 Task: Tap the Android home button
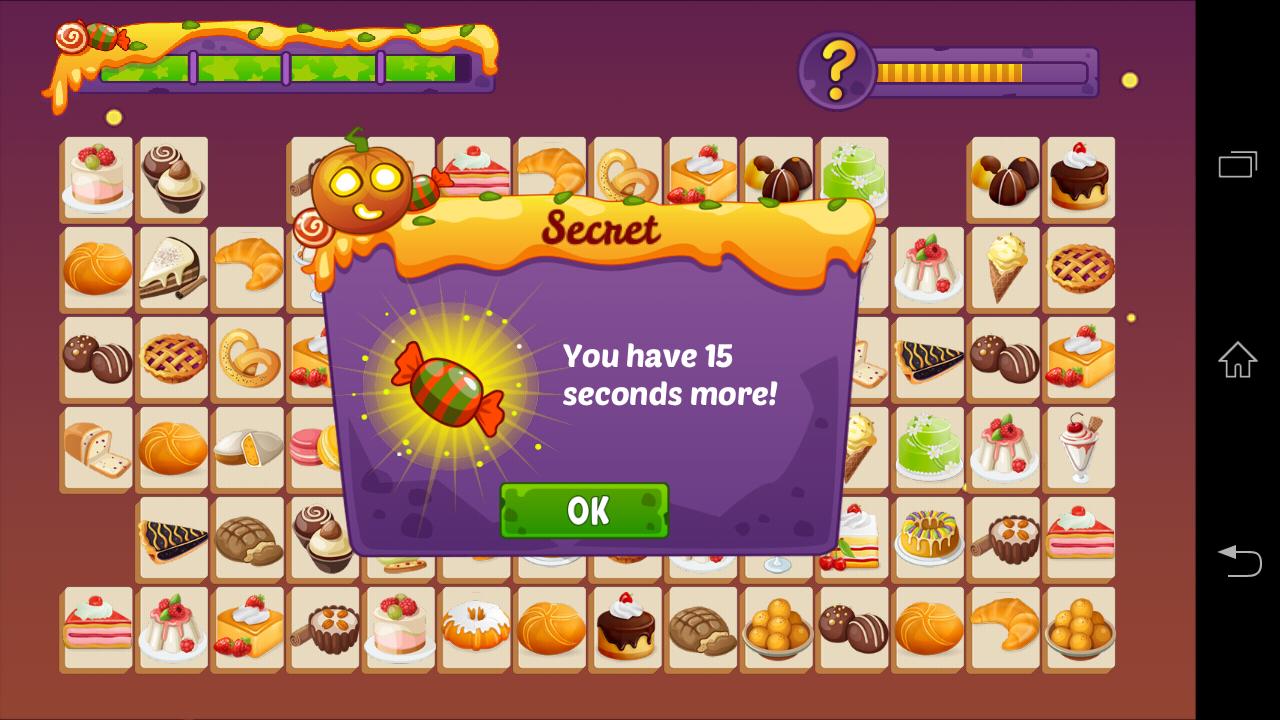1238,360
